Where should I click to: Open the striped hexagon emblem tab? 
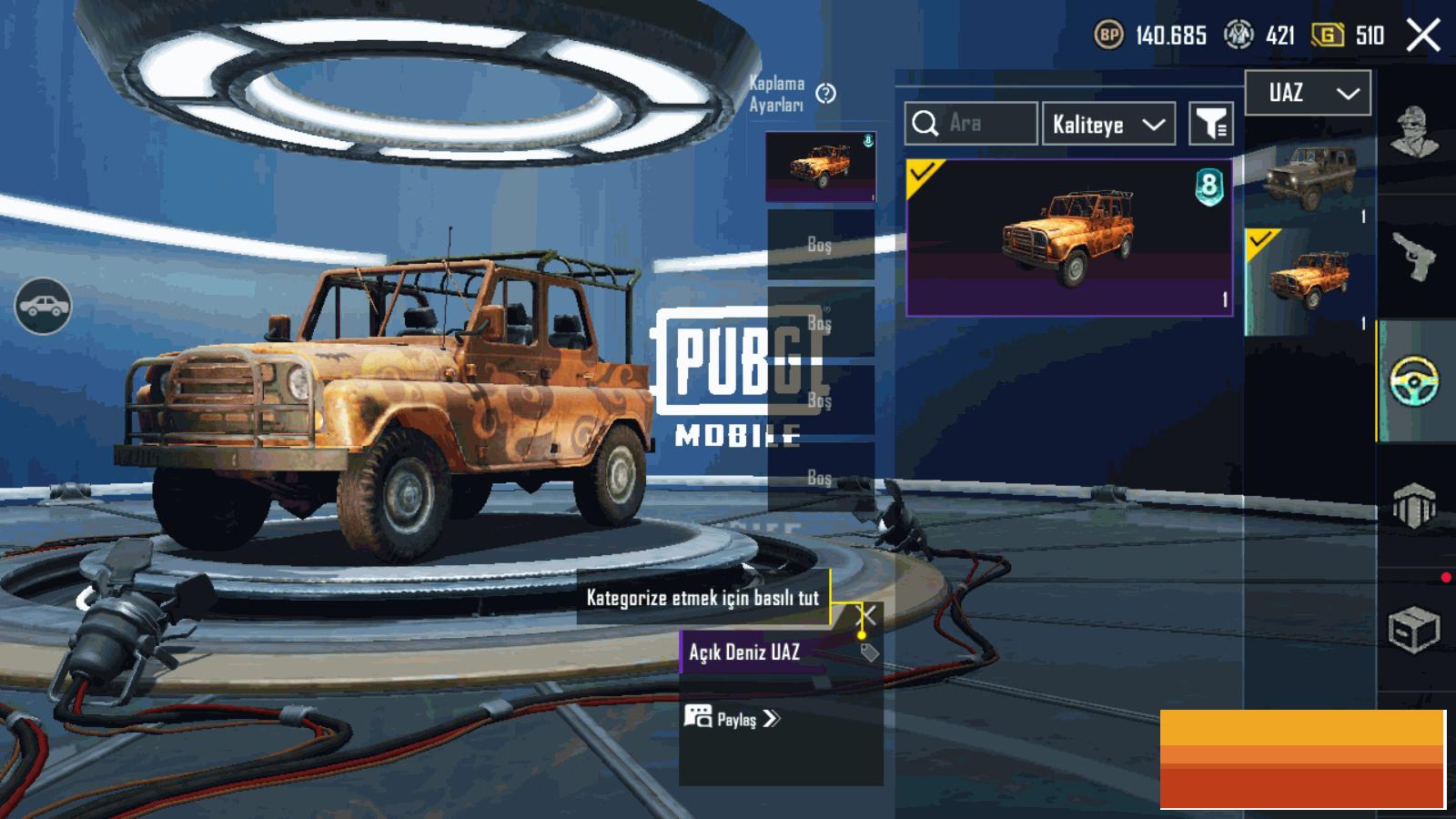click(x=1414, y=505)
